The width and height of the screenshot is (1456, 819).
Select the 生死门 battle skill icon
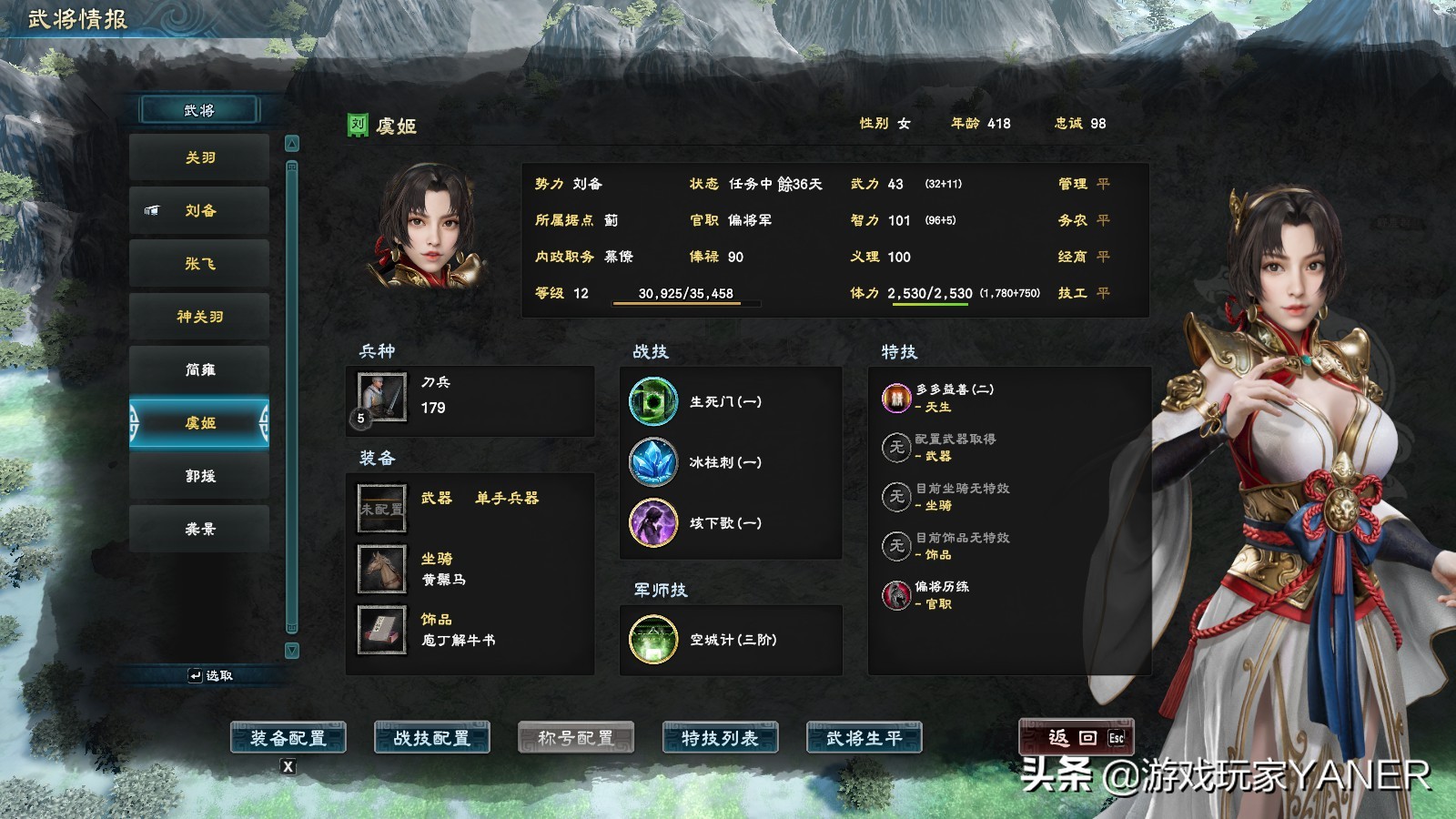click(x=652, y=400)
